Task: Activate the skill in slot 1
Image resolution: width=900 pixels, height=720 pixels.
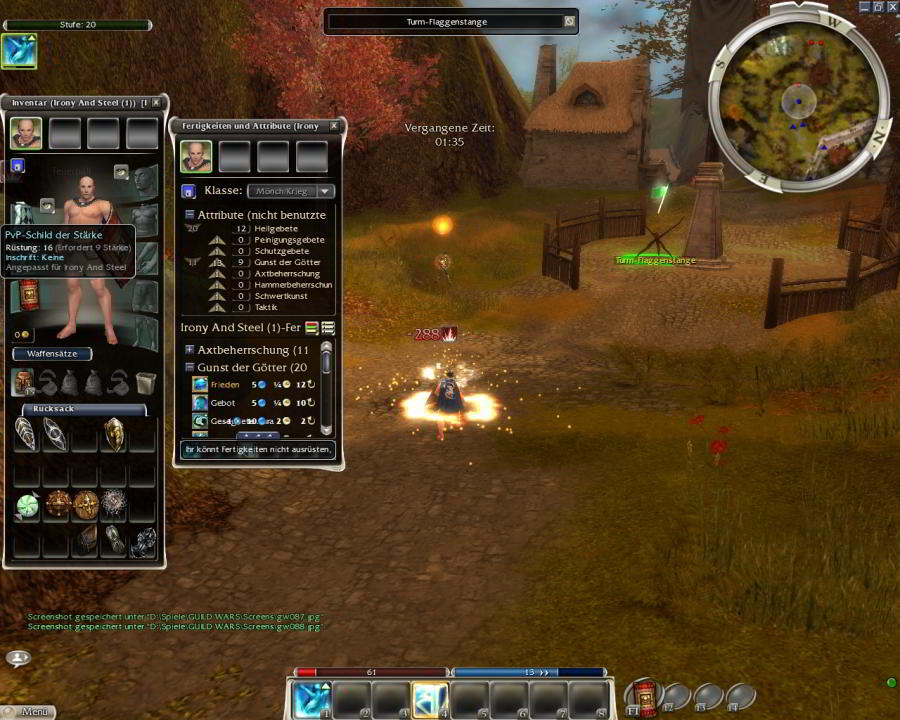Action: [x=311, y=699]
